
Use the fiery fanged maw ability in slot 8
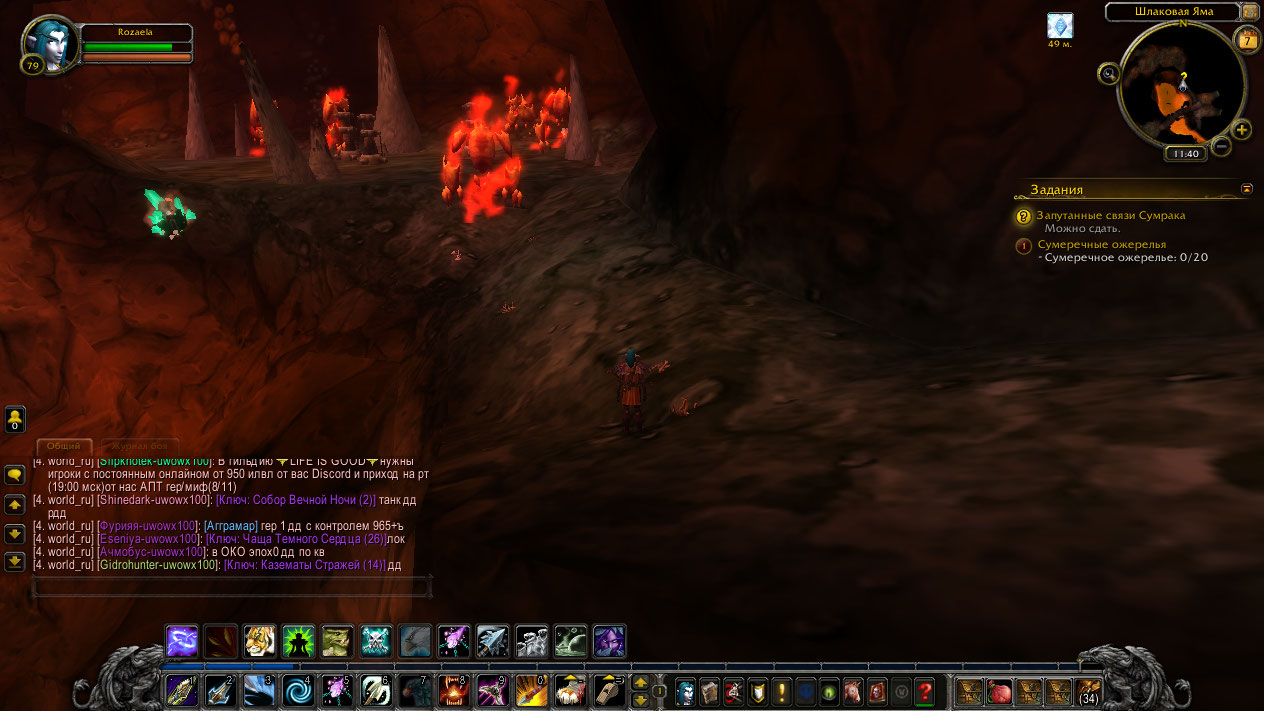tap(454, 691)
